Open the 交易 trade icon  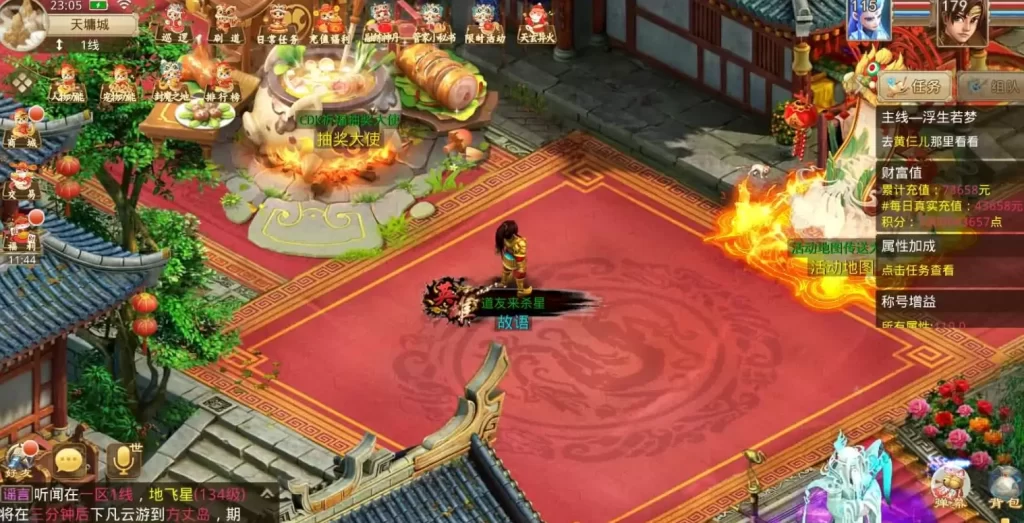pos(22,181)
